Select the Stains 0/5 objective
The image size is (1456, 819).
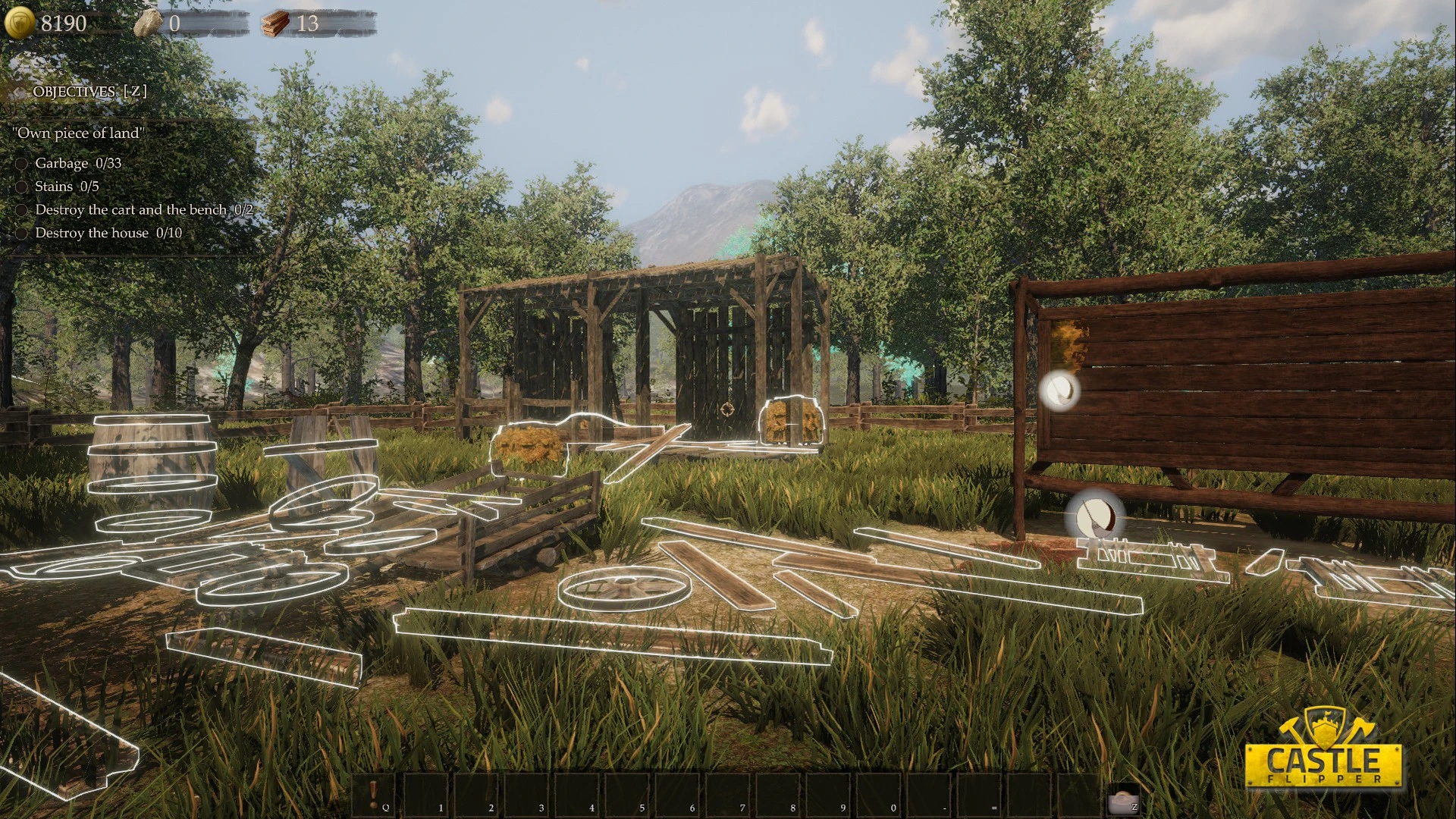pyautogui.click(x=67, y=187)
